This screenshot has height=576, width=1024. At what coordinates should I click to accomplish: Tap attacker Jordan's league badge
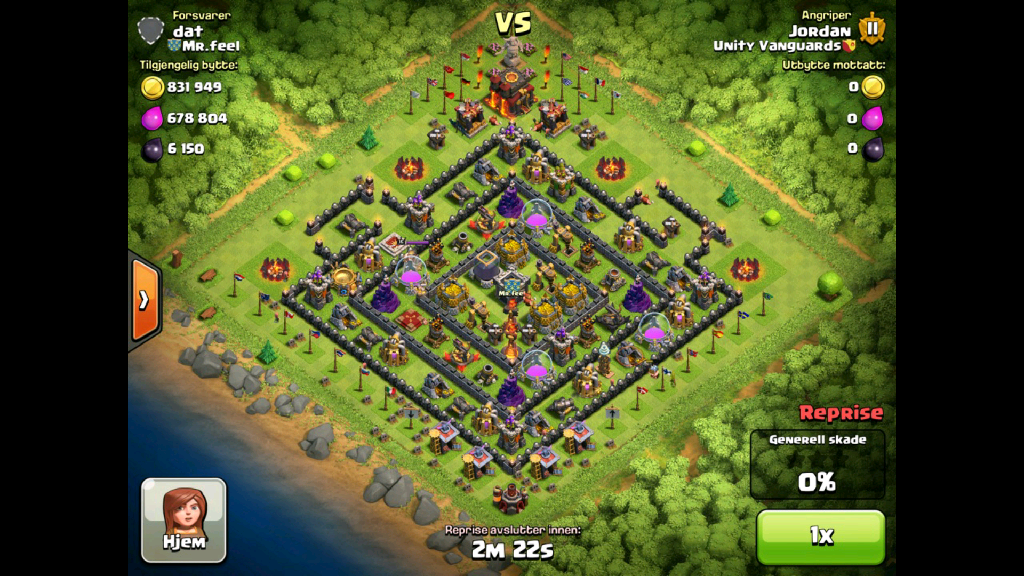pyautogui.click(x=871, y=28)
